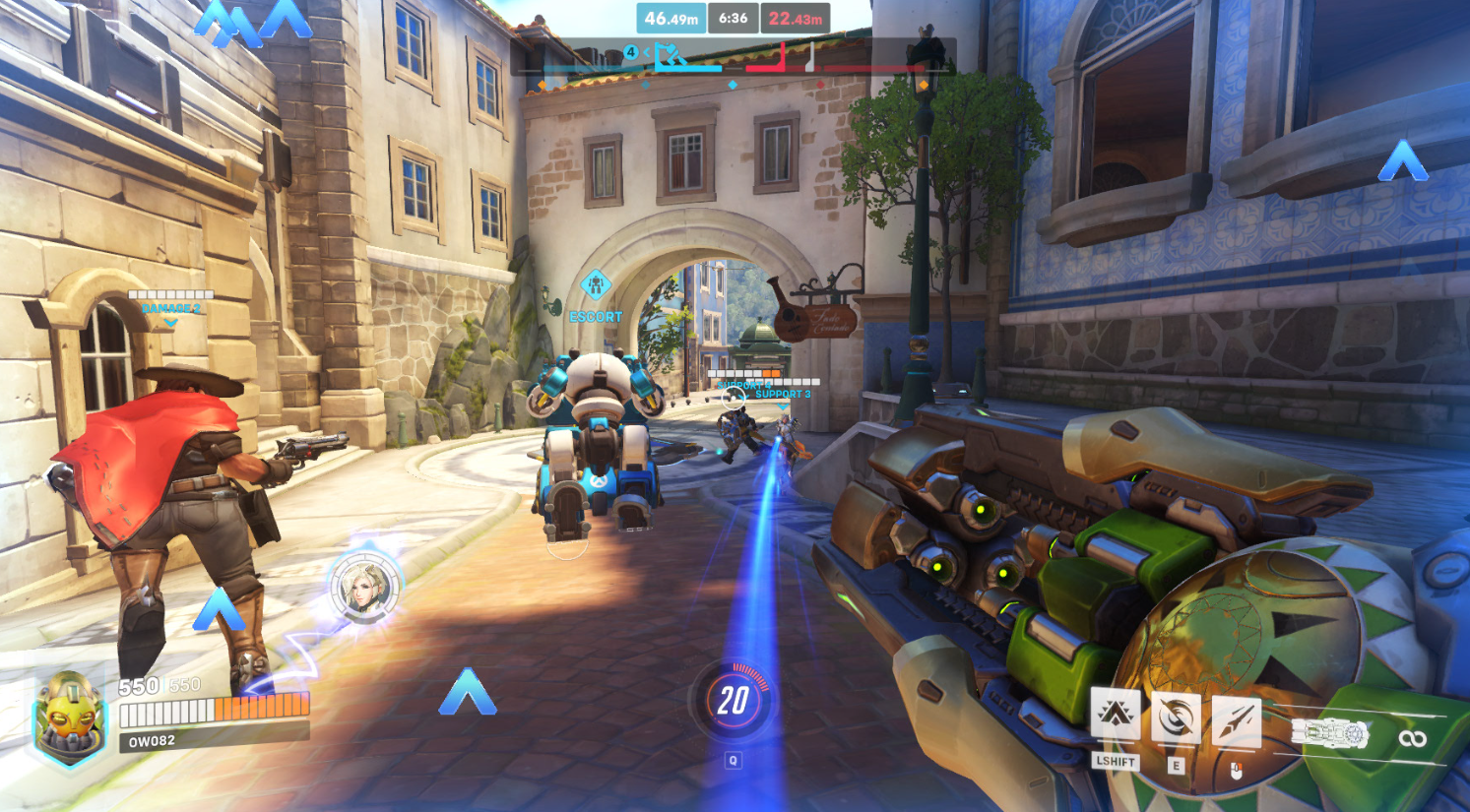
Task: Click the infinity ammo symbol
Action: (x=1412, y=737)
